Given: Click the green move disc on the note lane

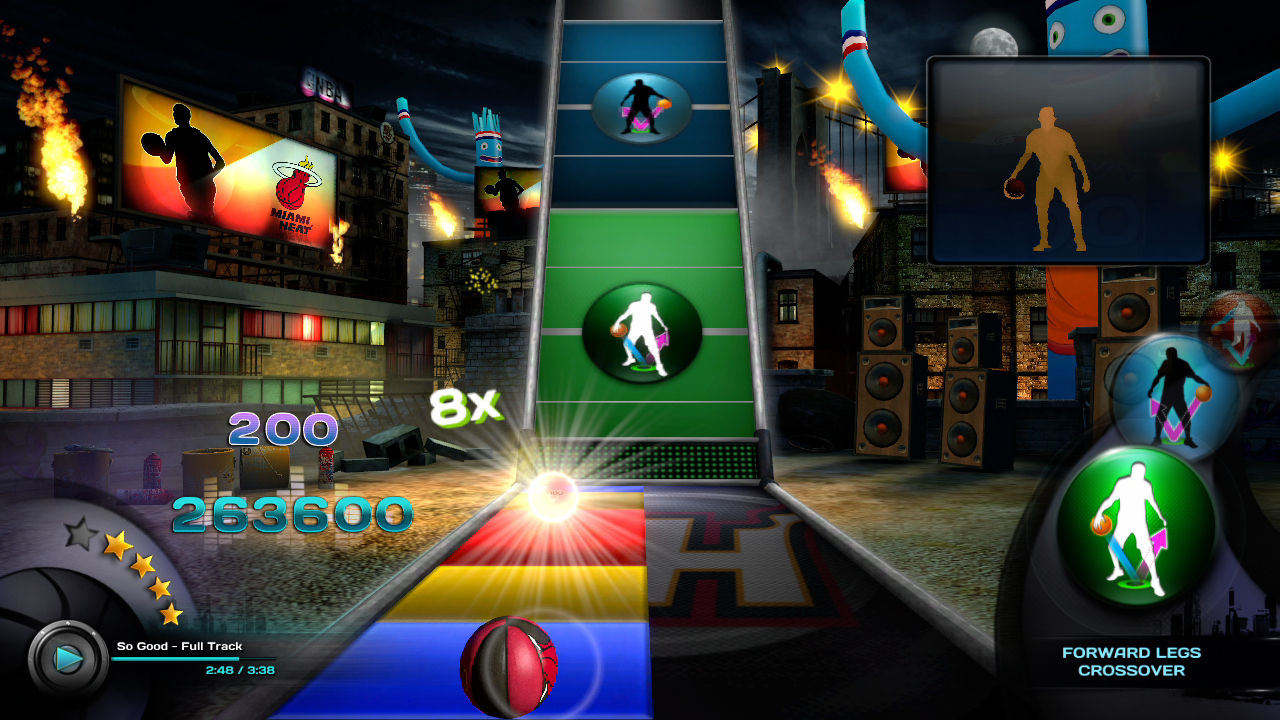Looking at the screenshot, I should click(641, 332).
